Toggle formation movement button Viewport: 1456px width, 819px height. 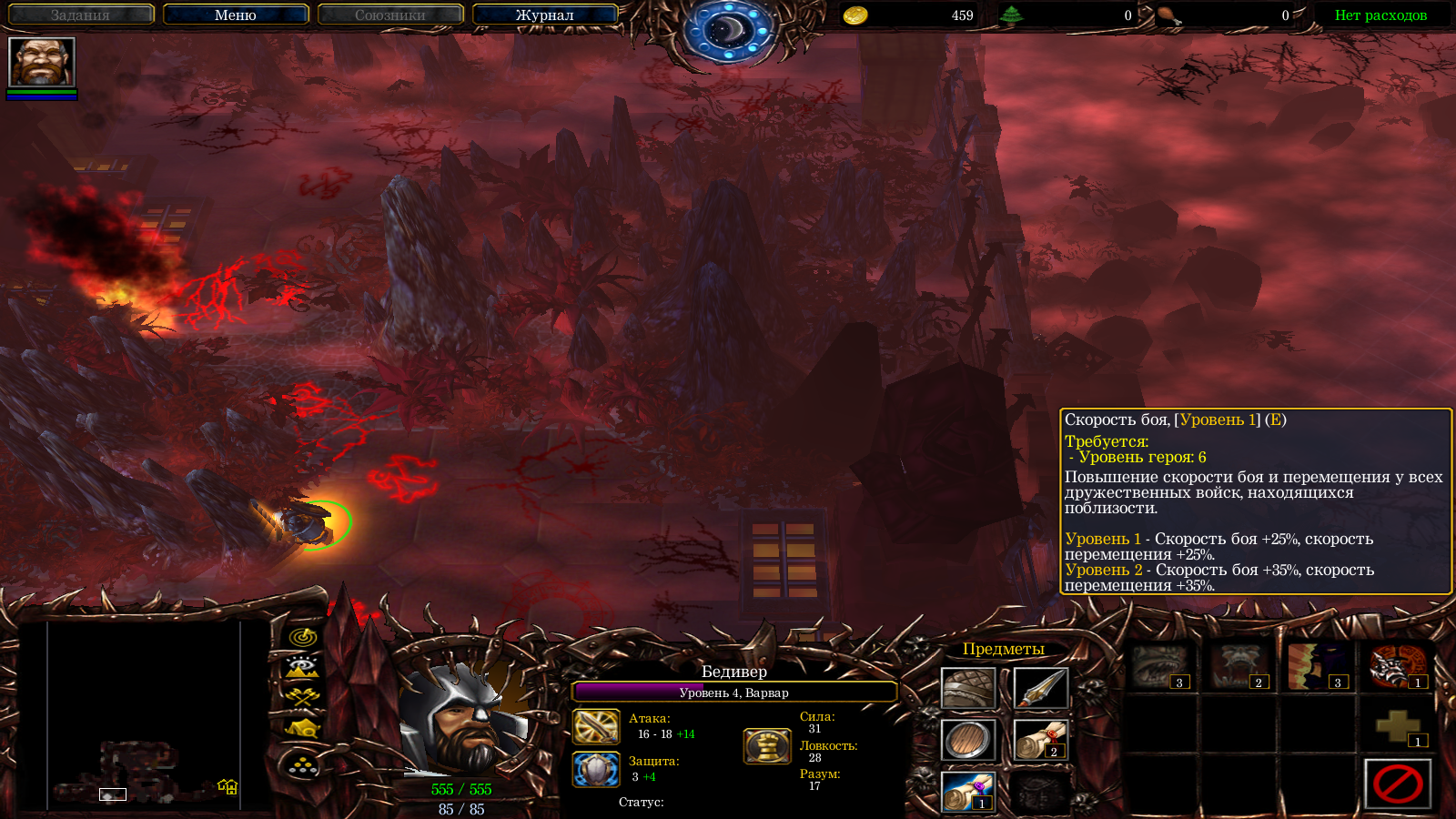pos(303,766)
